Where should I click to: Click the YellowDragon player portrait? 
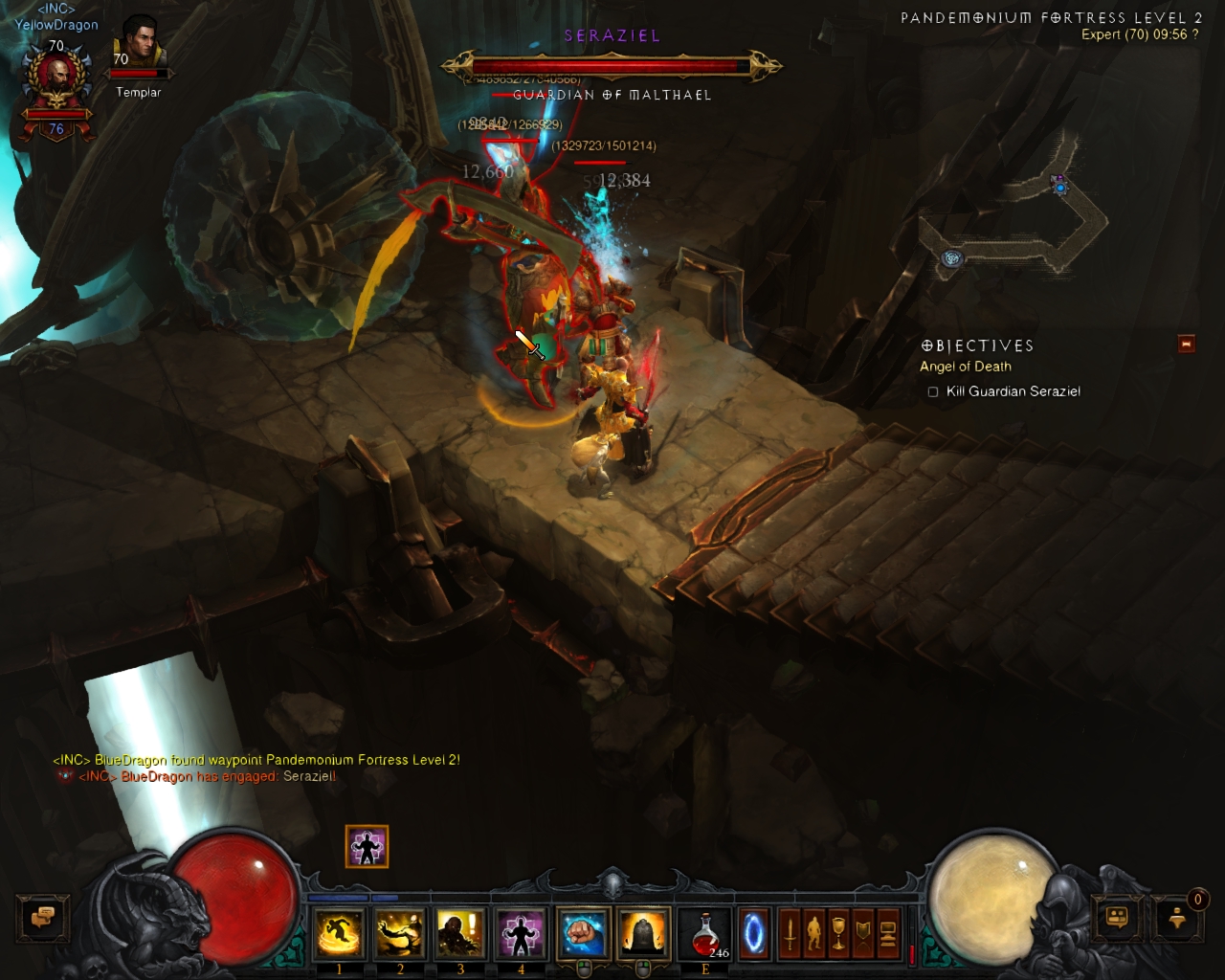(56, 83)
